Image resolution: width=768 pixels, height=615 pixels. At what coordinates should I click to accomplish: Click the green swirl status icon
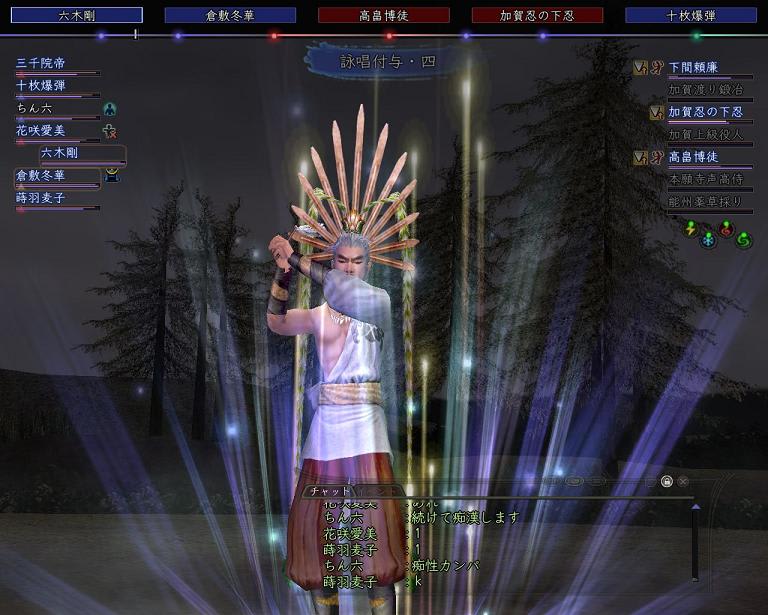pos(743,240)
